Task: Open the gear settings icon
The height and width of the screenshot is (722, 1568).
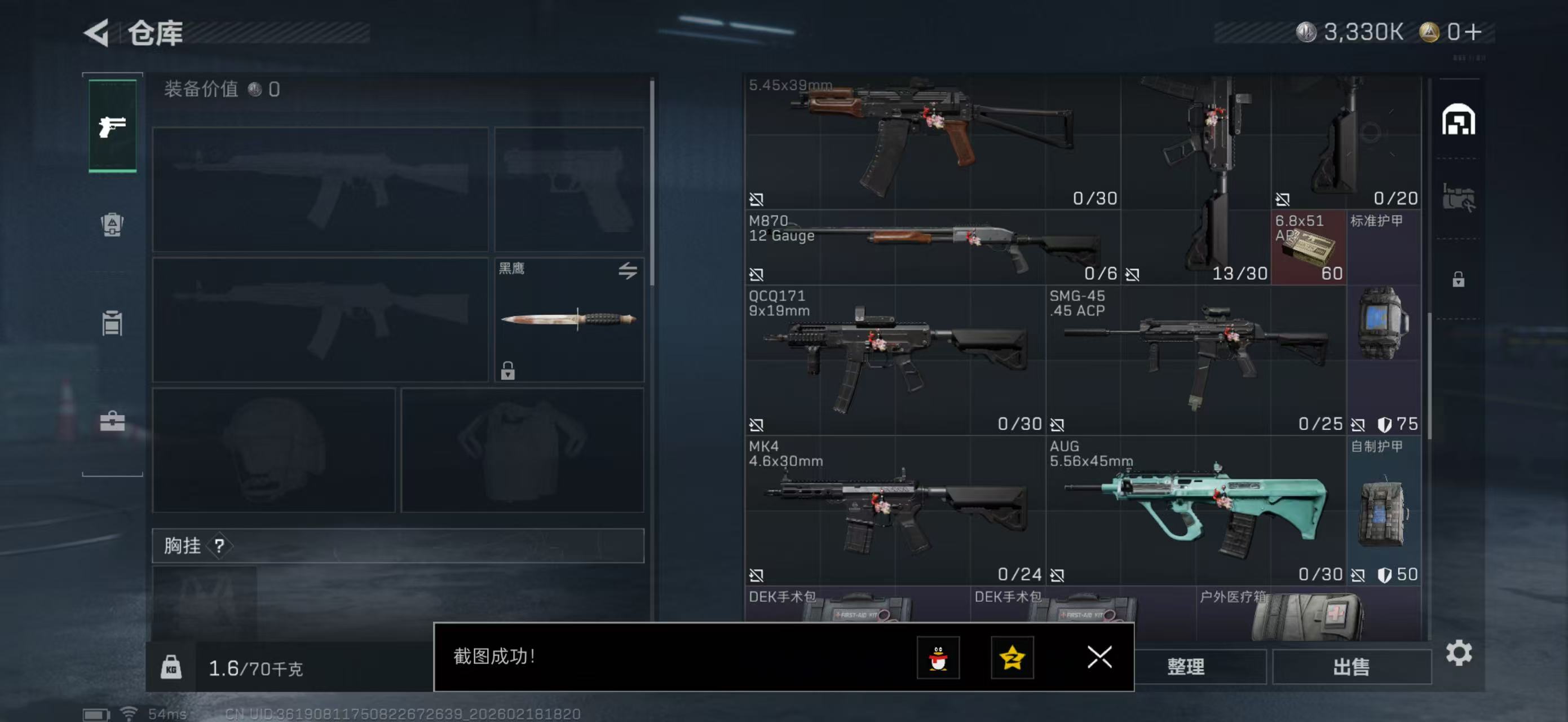Action: pos(1459,653)
